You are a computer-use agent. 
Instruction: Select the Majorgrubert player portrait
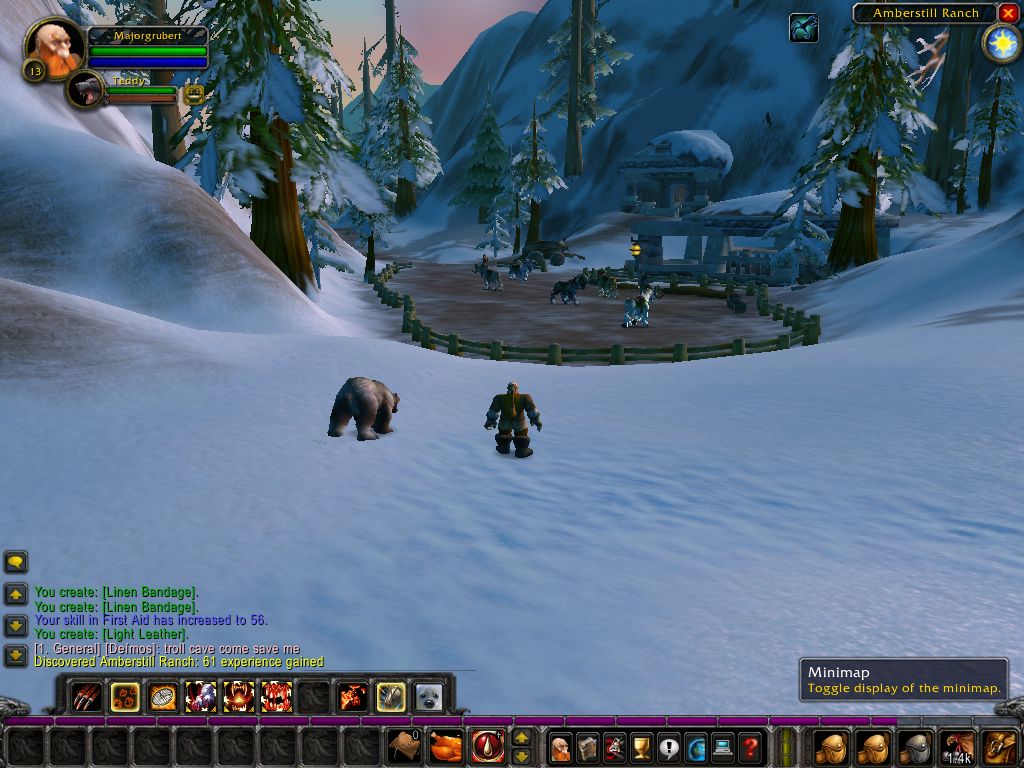(55, 47)
